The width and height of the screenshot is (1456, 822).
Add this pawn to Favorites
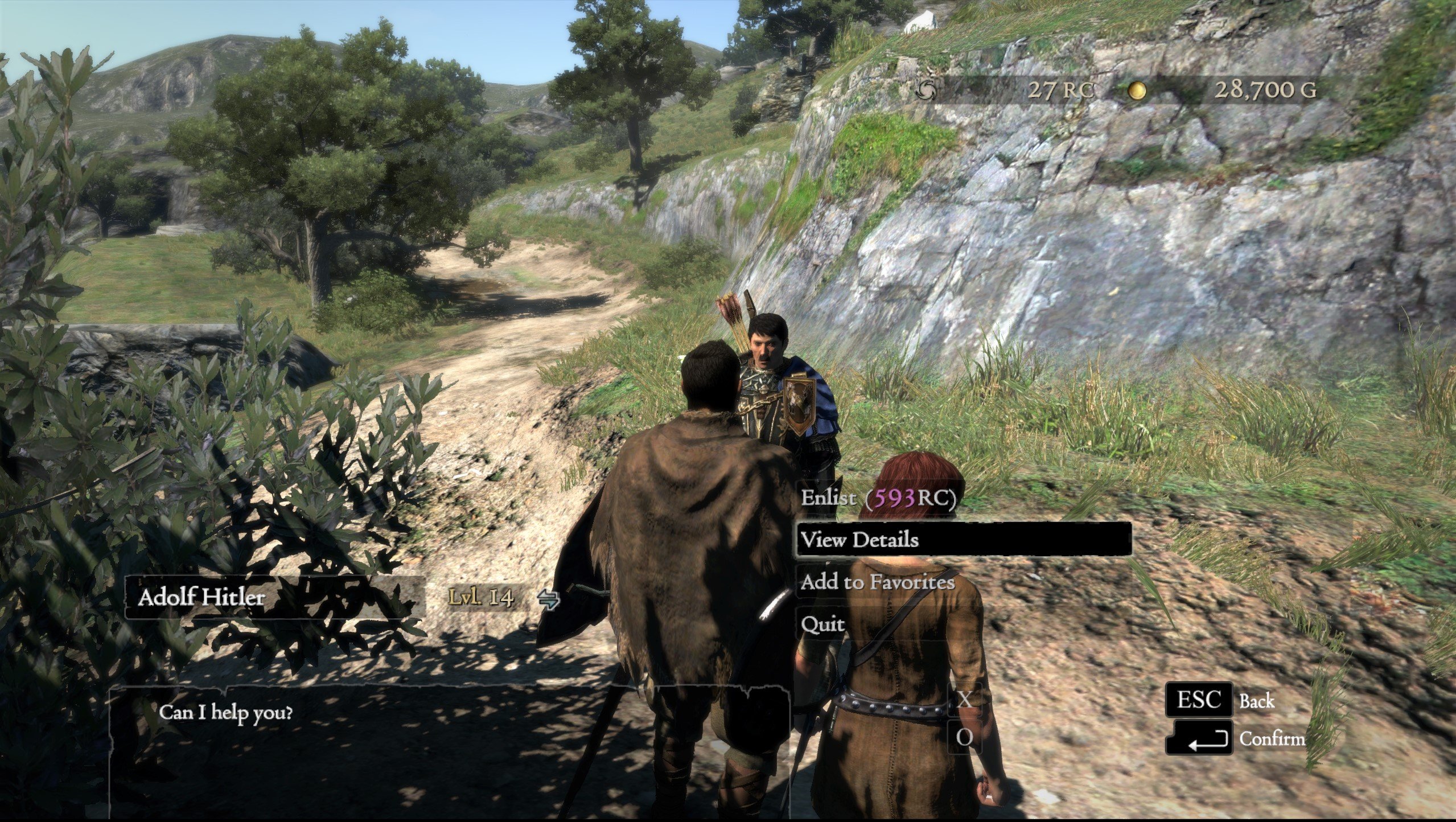[x=877, y=582]
